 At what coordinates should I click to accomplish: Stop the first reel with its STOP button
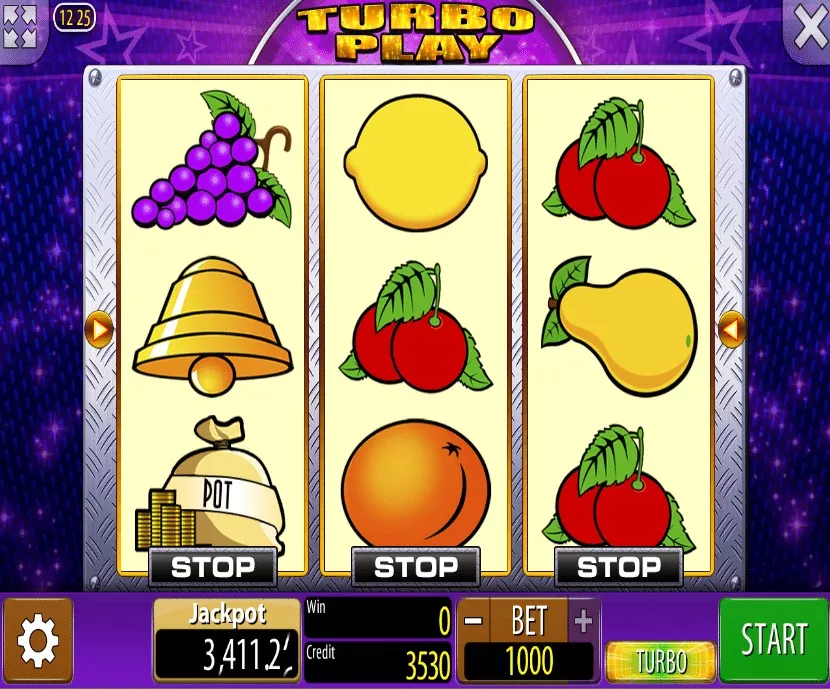pos(213,567)
